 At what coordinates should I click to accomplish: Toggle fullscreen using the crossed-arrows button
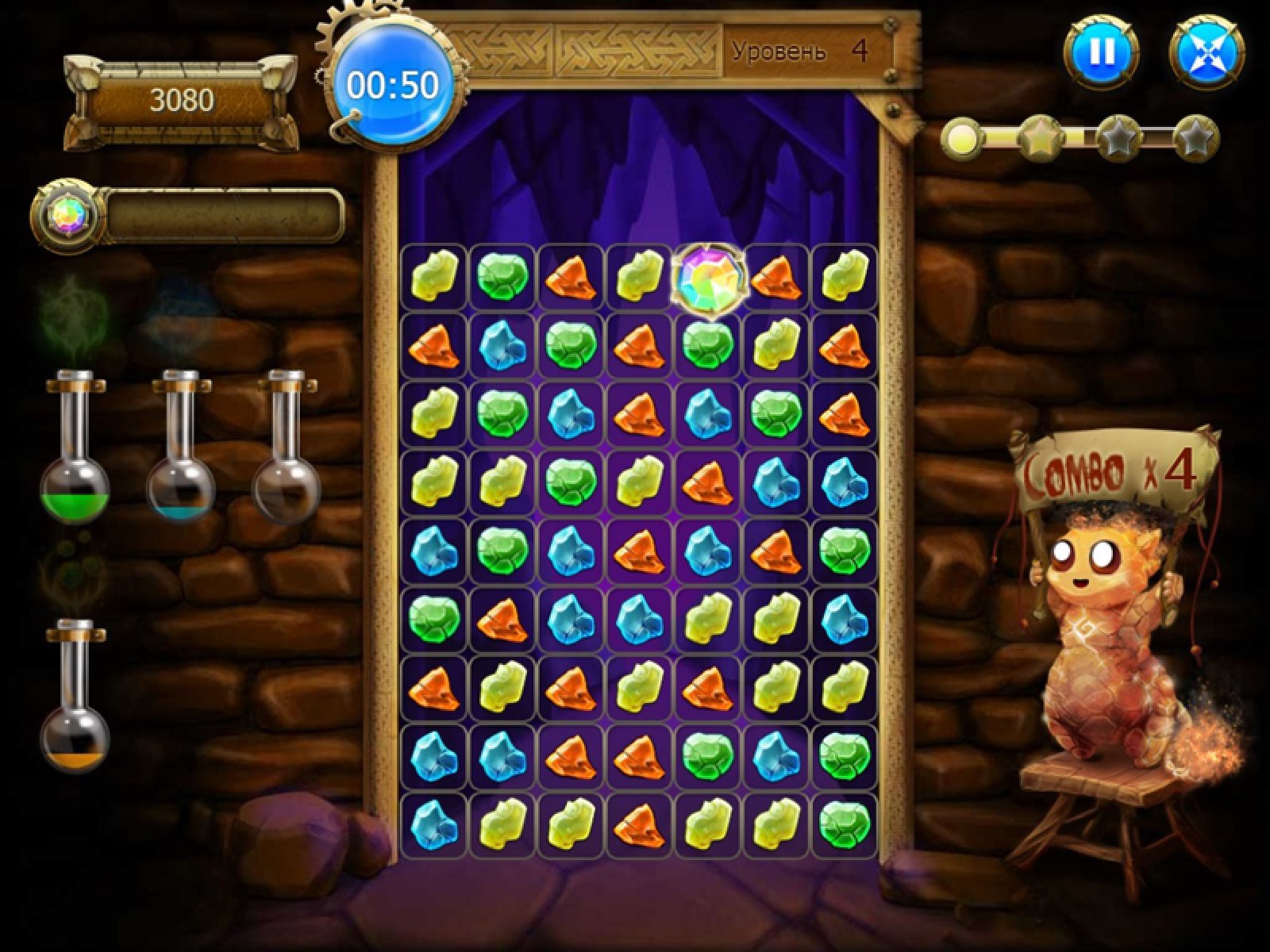click(x=1206, y=53)
